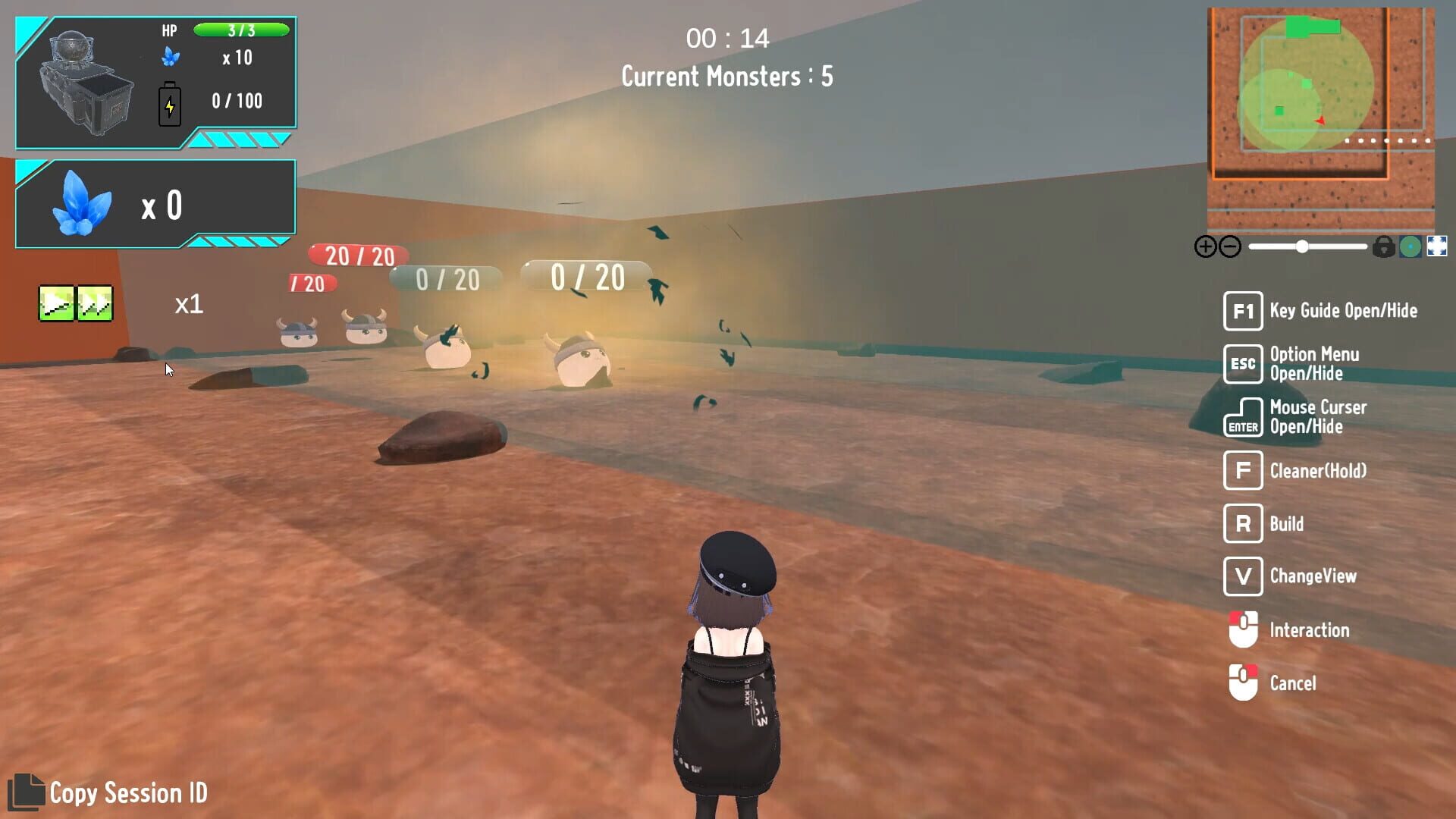Click the green circle icon under the minimap
The width and height of the screenshot is (1456, 819).
(1409, 246)
